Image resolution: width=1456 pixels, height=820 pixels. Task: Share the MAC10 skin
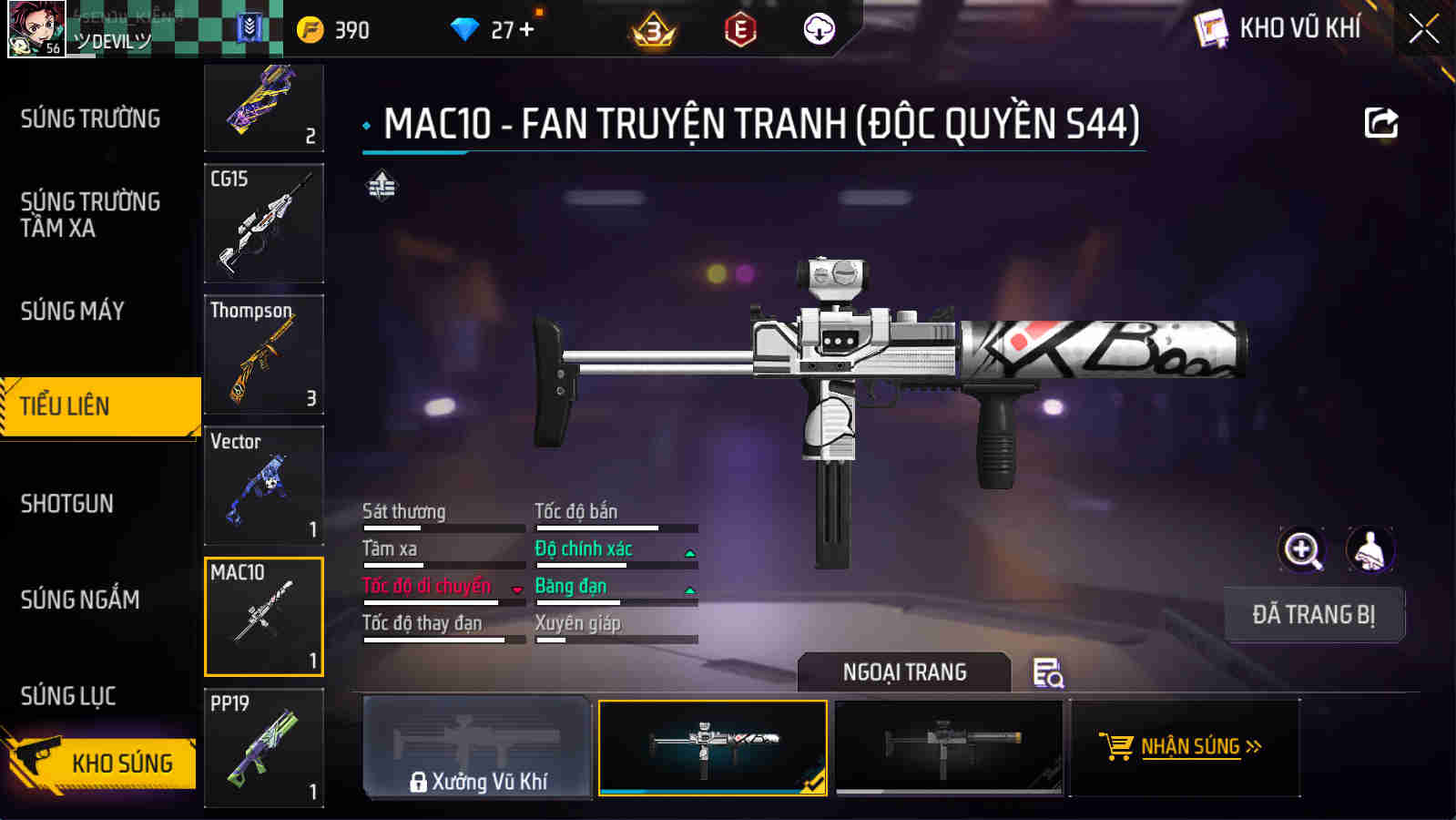click(1380, 123)
